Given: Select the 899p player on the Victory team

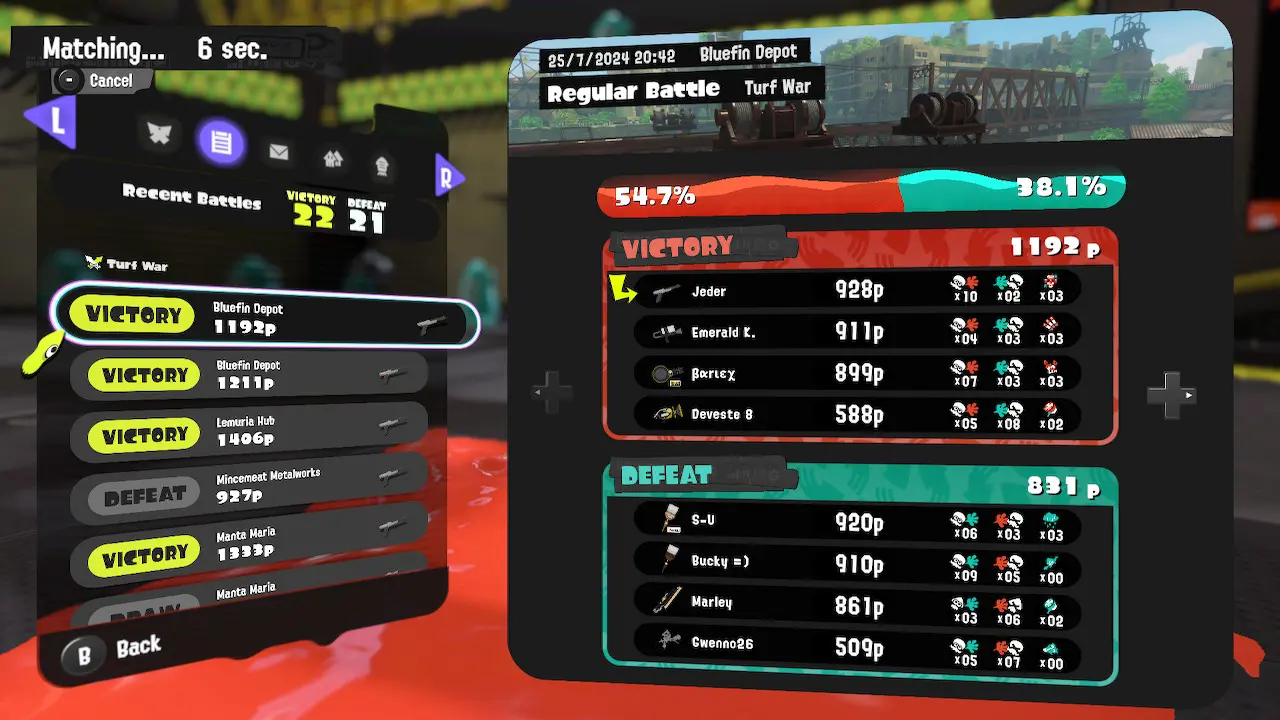Looking at the screenshot, I should tap(858, 373).
